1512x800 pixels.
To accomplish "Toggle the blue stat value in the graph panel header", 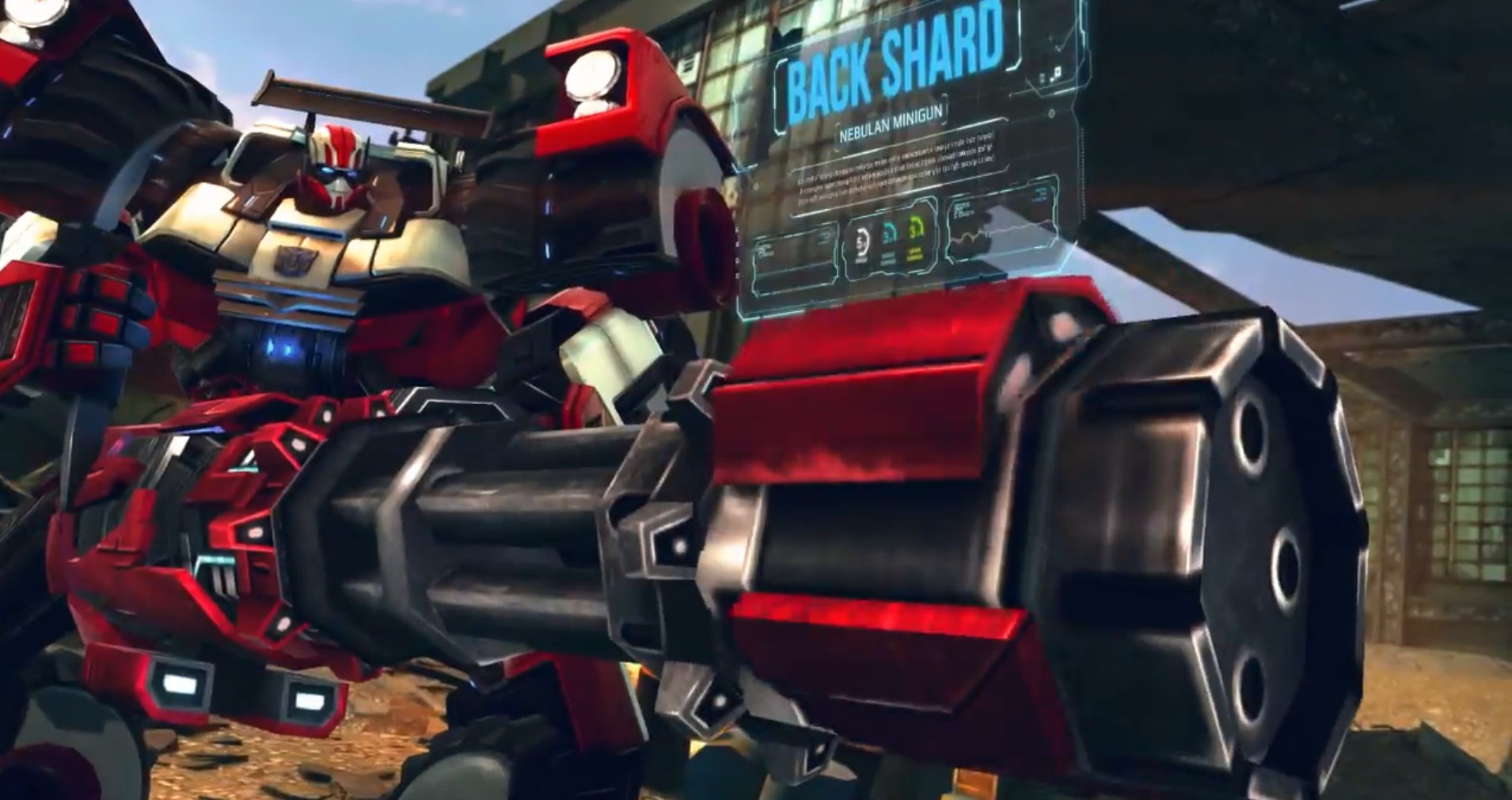I will (x=1039, y=192).
